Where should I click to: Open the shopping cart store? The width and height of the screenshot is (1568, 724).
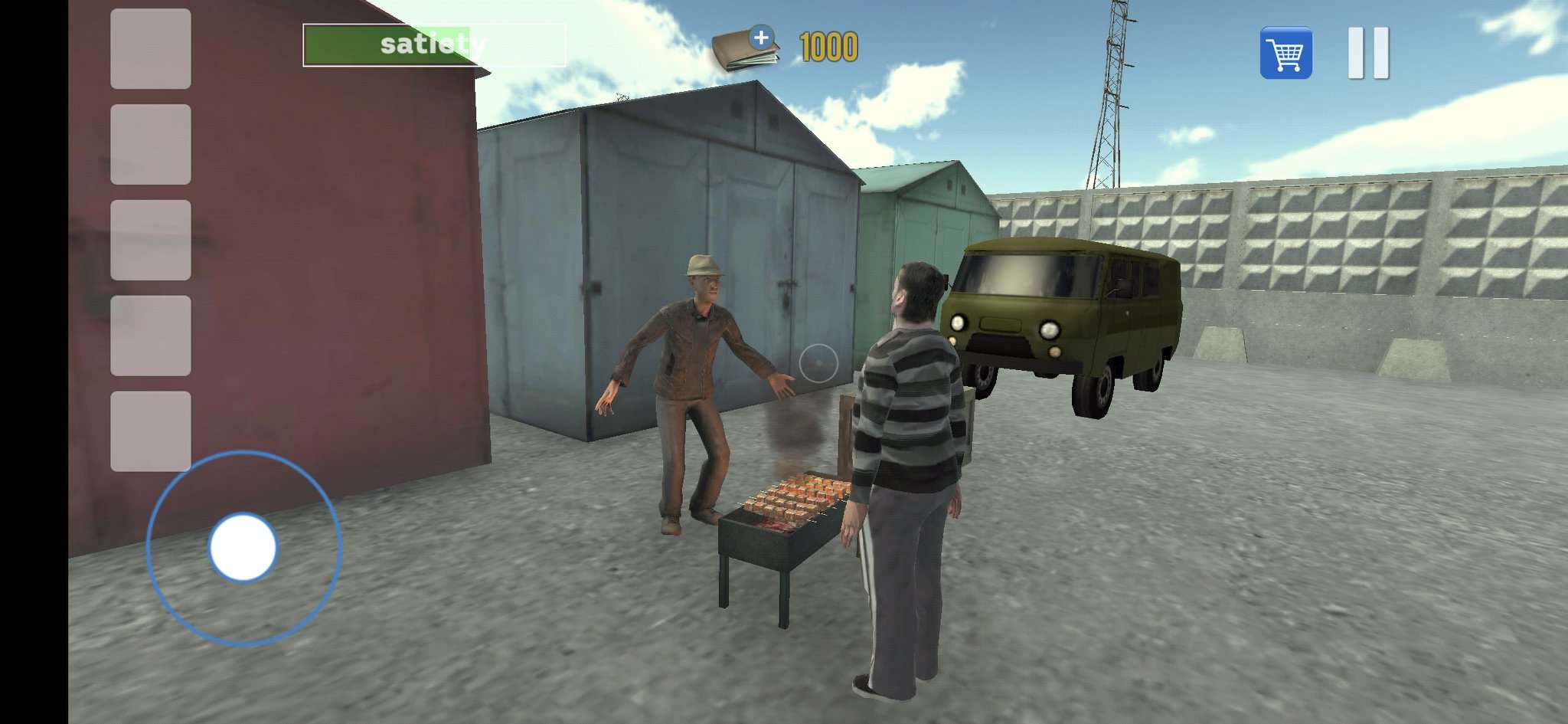[x=1288, y=50]
